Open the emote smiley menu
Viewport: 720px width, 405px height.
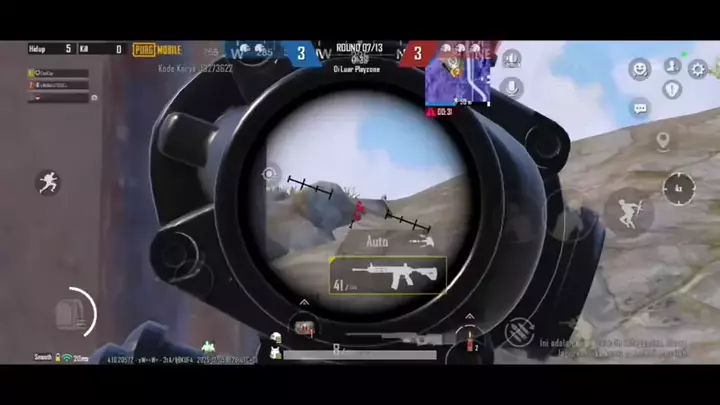tap(639, 68)
